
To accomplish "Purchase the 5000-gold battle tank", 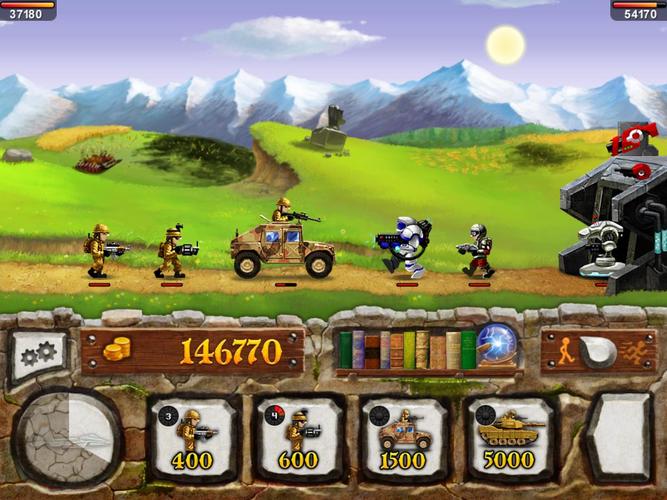I will pos(510,437).
